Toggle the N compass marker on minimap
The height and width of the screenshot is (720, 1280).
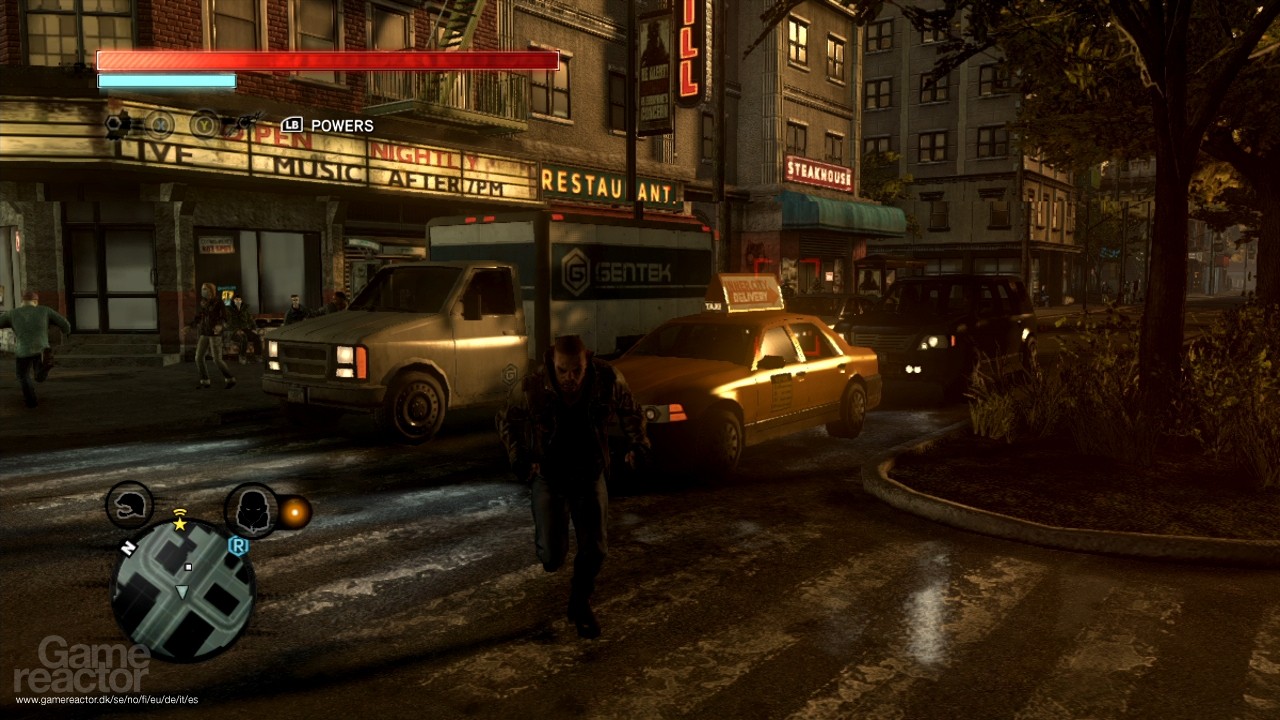(x=129, y=547)
